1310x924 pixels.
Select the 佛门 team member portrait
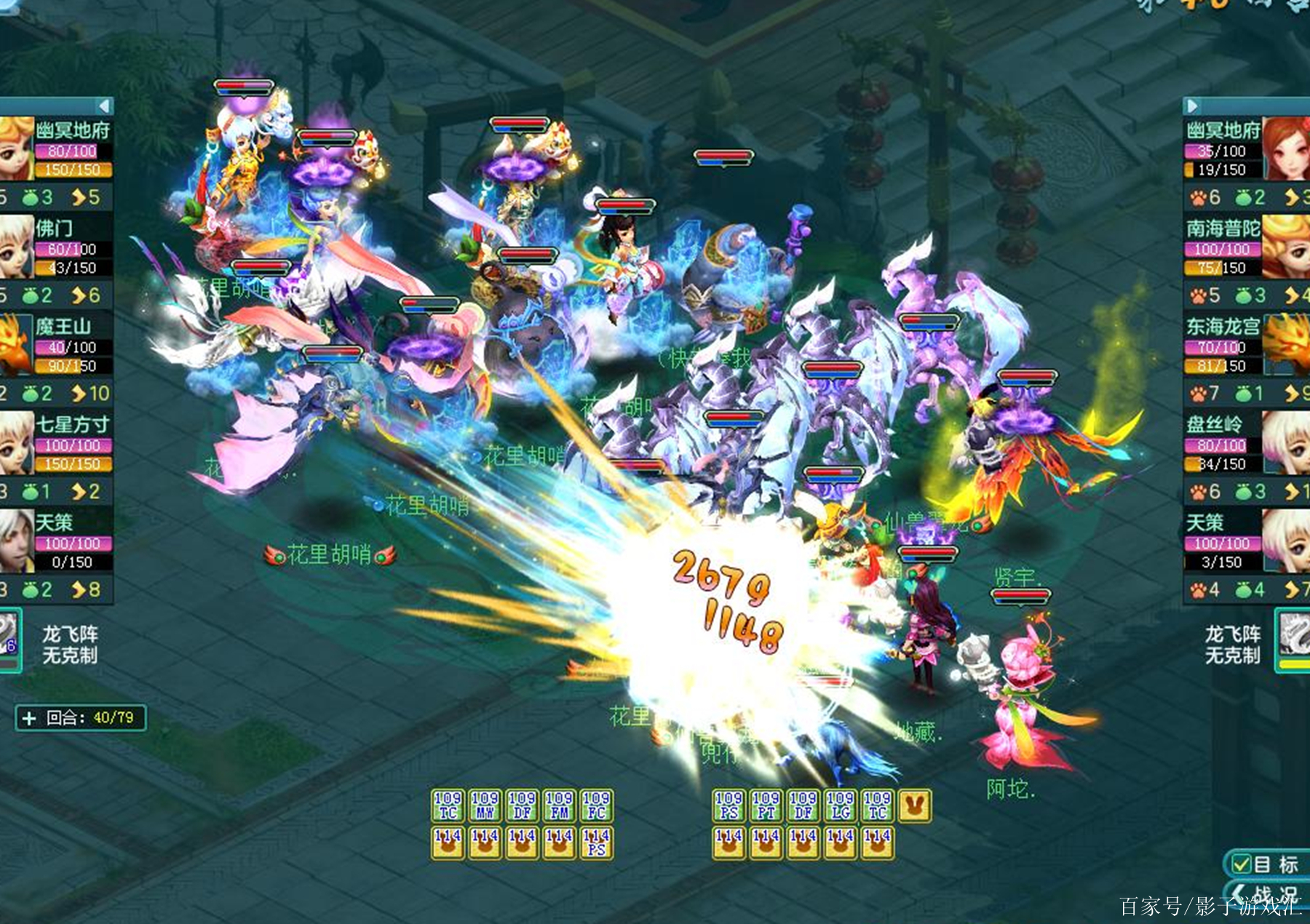click(x=16, y=247)
